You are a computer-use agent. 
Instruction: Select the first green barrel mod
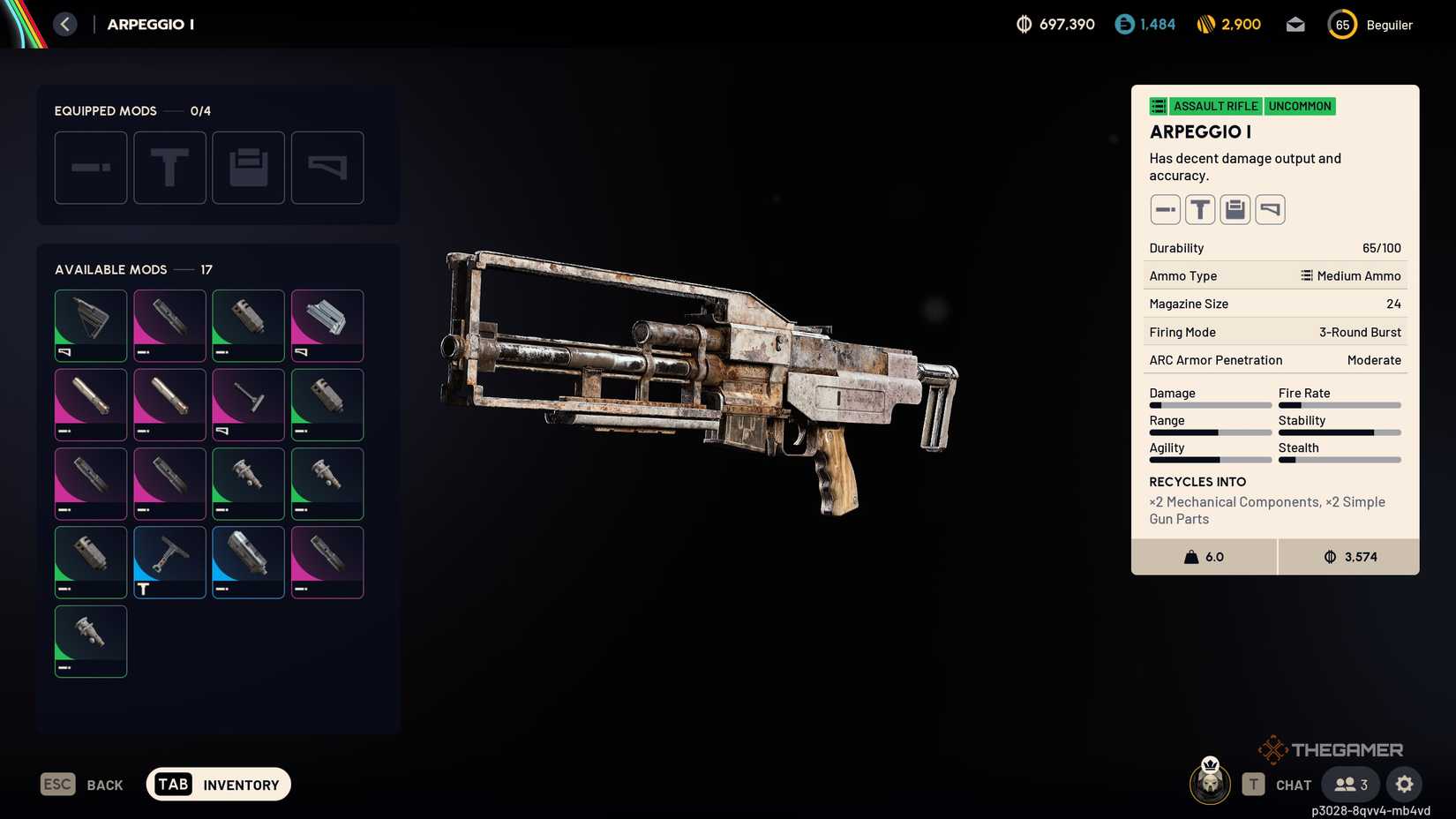248,325
